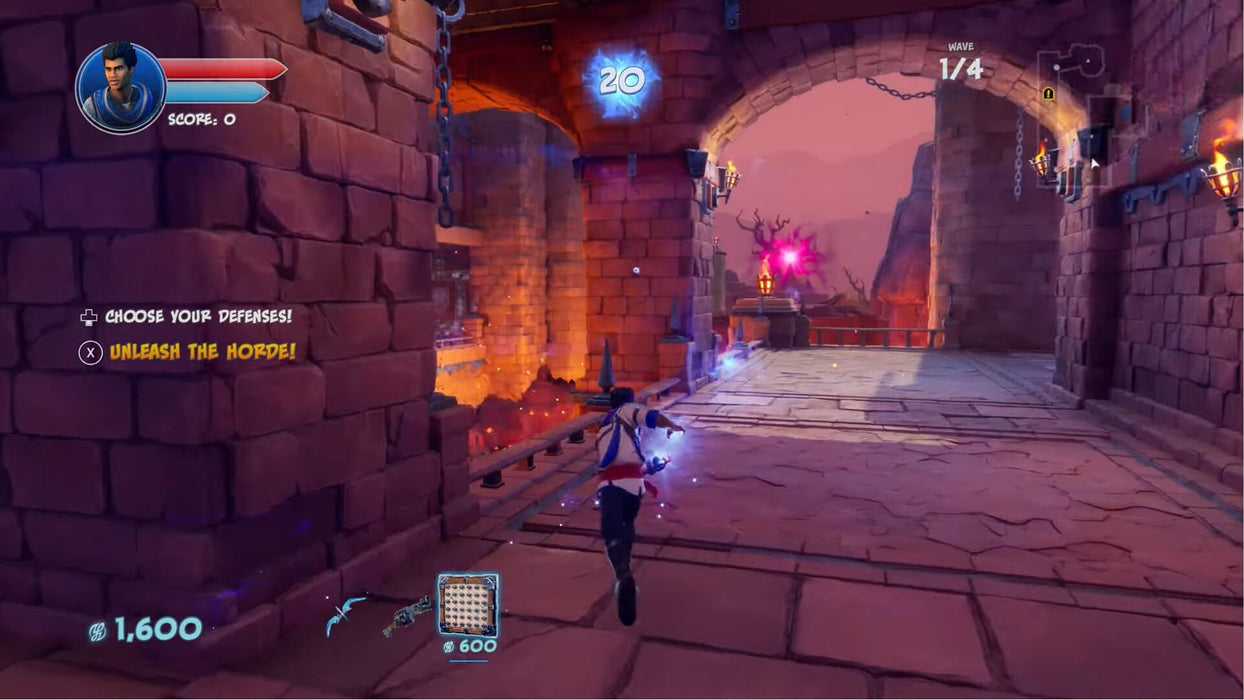Click the hero portrait icon
The height and width of the screenshot is (700, 1244).
120,88
